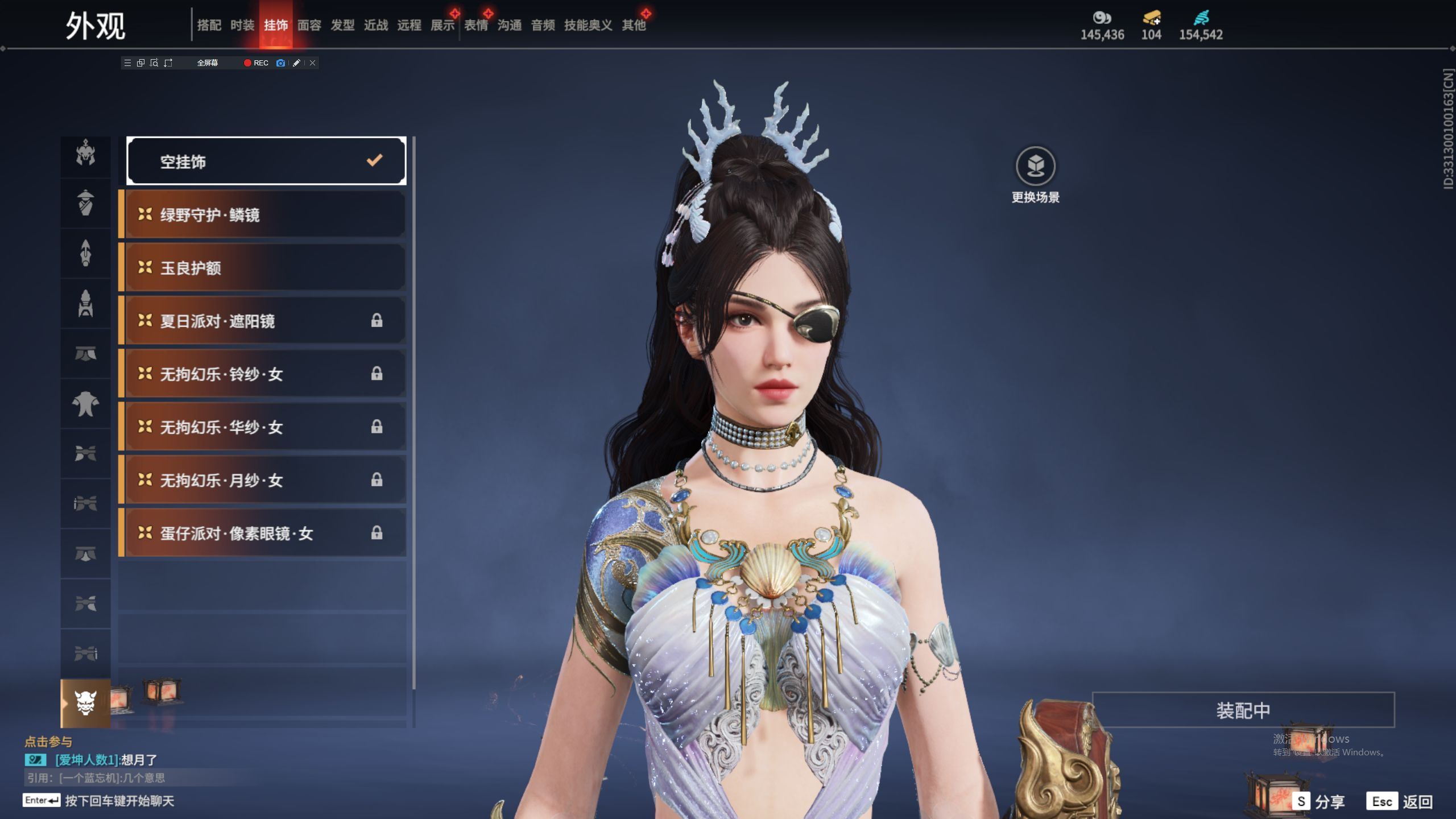Click the REC record button on overlay
The width and height of the screenshot is (1456, 819).
pos(256,63)
